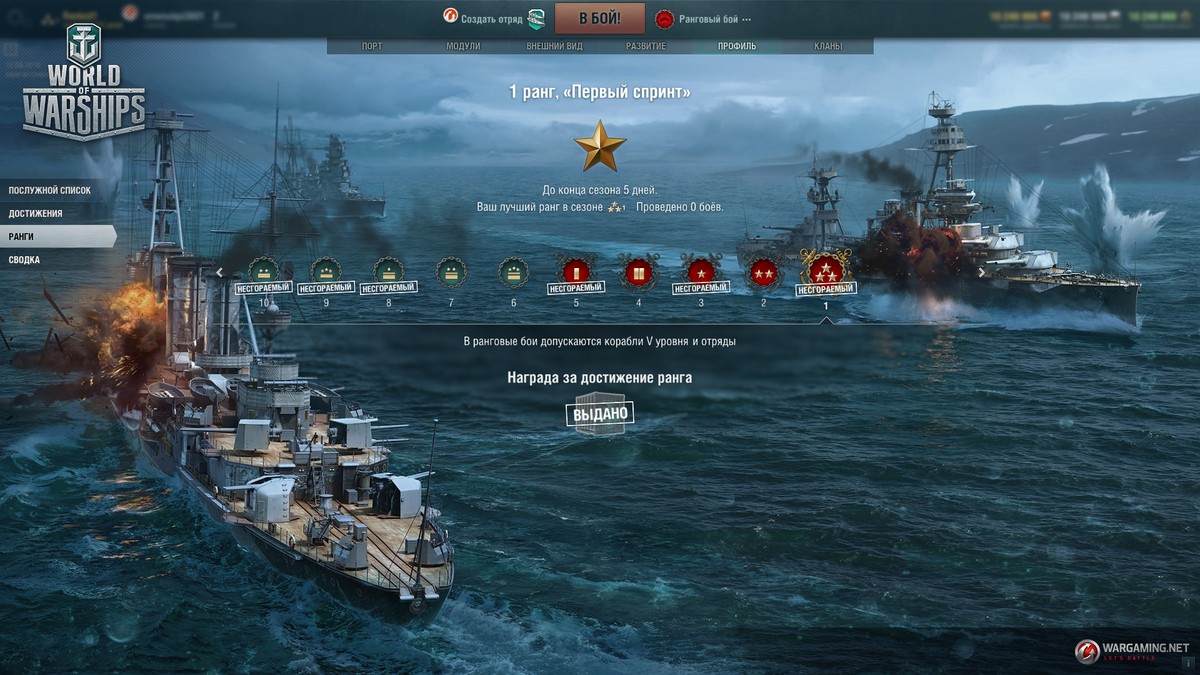Click the two-star rank 2 badge
The image size is (1200, 675).
tap(763, 271)
